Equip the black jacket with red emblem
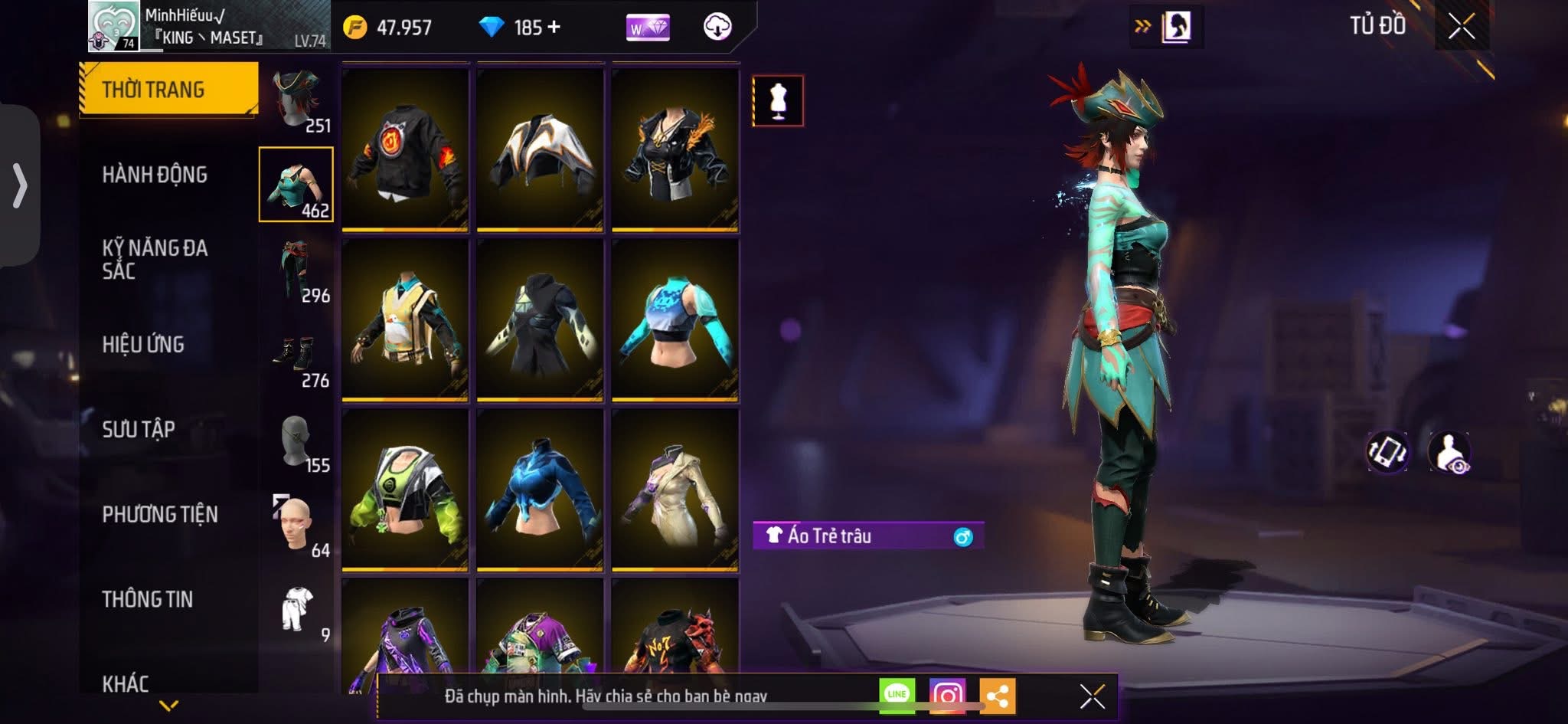The width and height of the screenshot is (1568, 724). [405, 149]
